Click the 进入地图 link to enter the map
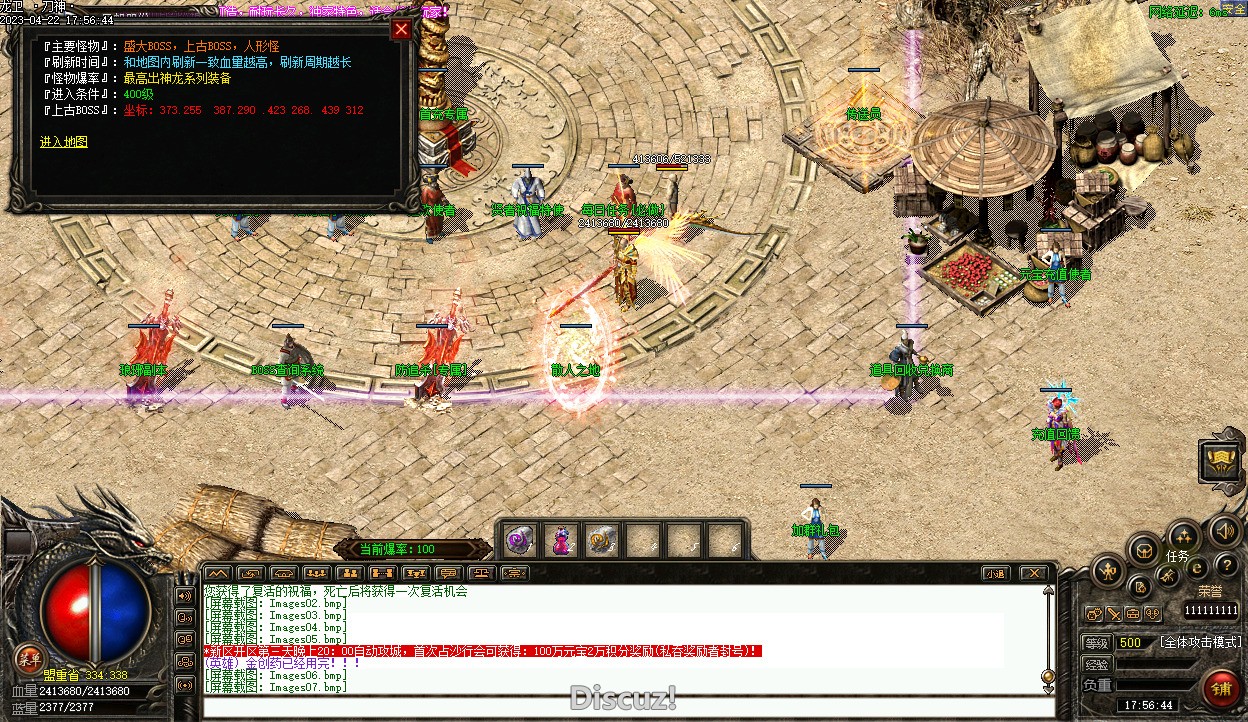Viewport: 1248px width, 722px height. 64,142
